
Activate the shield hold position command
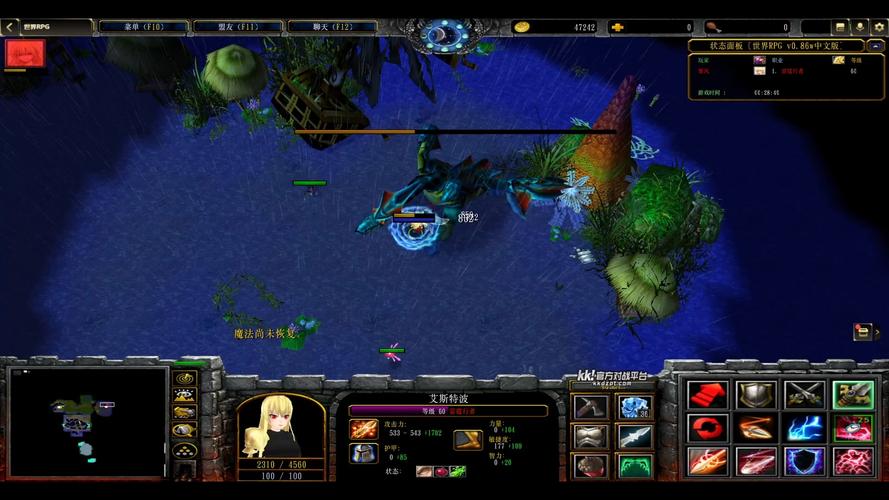756,395
